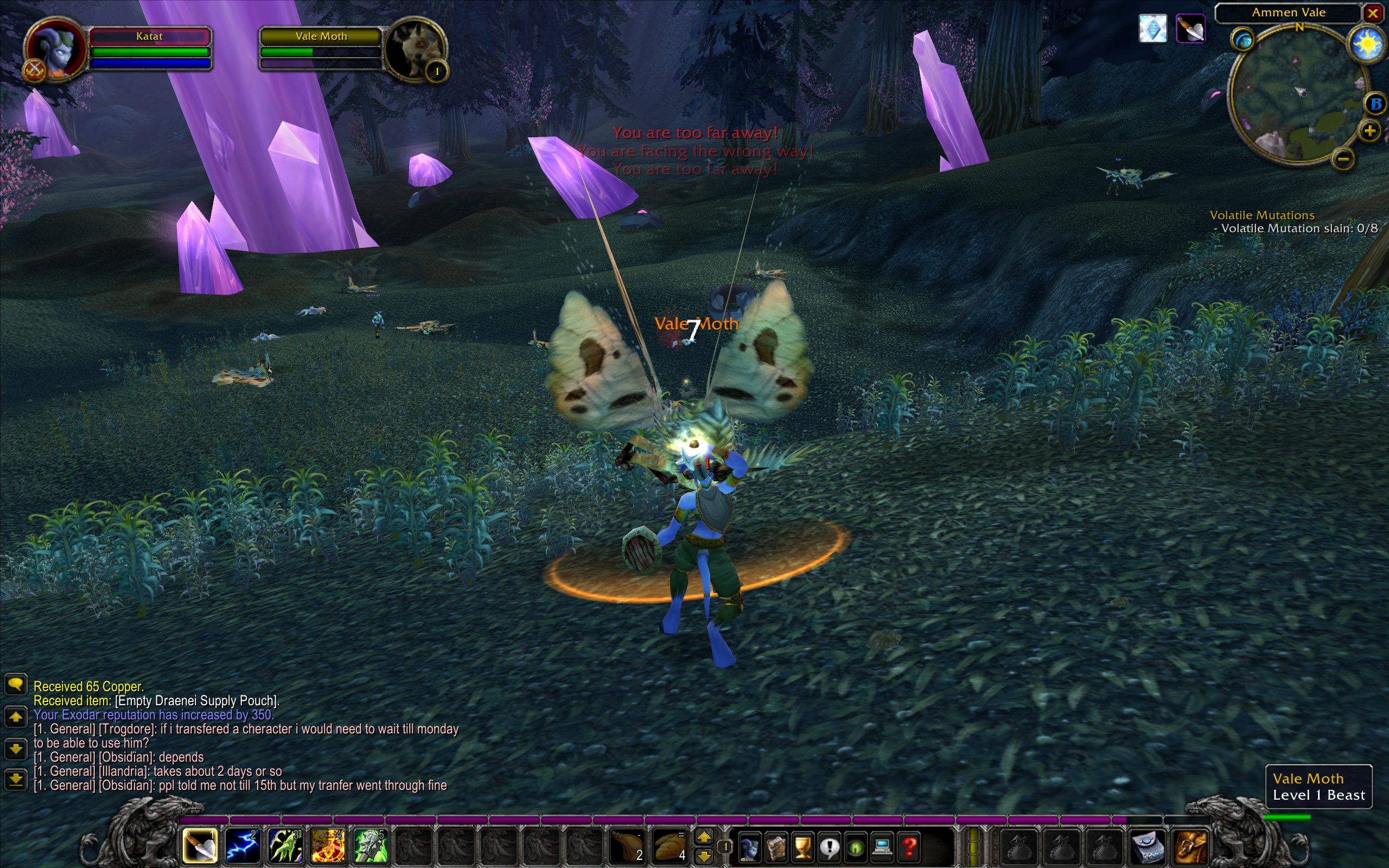Zoom out on the minimap
Screen dimensions: 1389x868
1342,158
